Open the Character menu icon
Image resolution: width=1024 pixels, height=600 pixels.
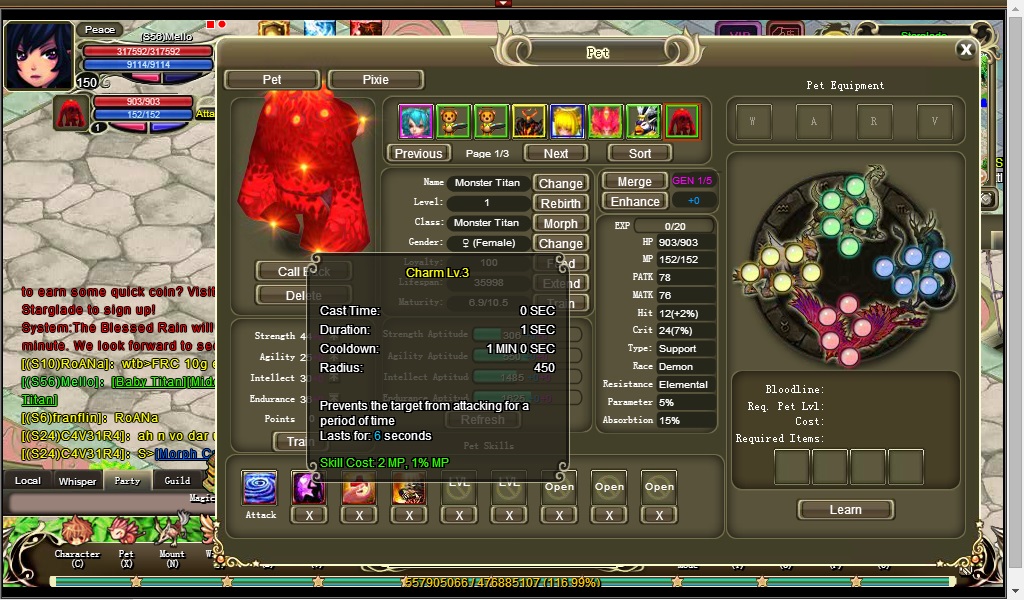pyautogui.click(x=77, y=533)
